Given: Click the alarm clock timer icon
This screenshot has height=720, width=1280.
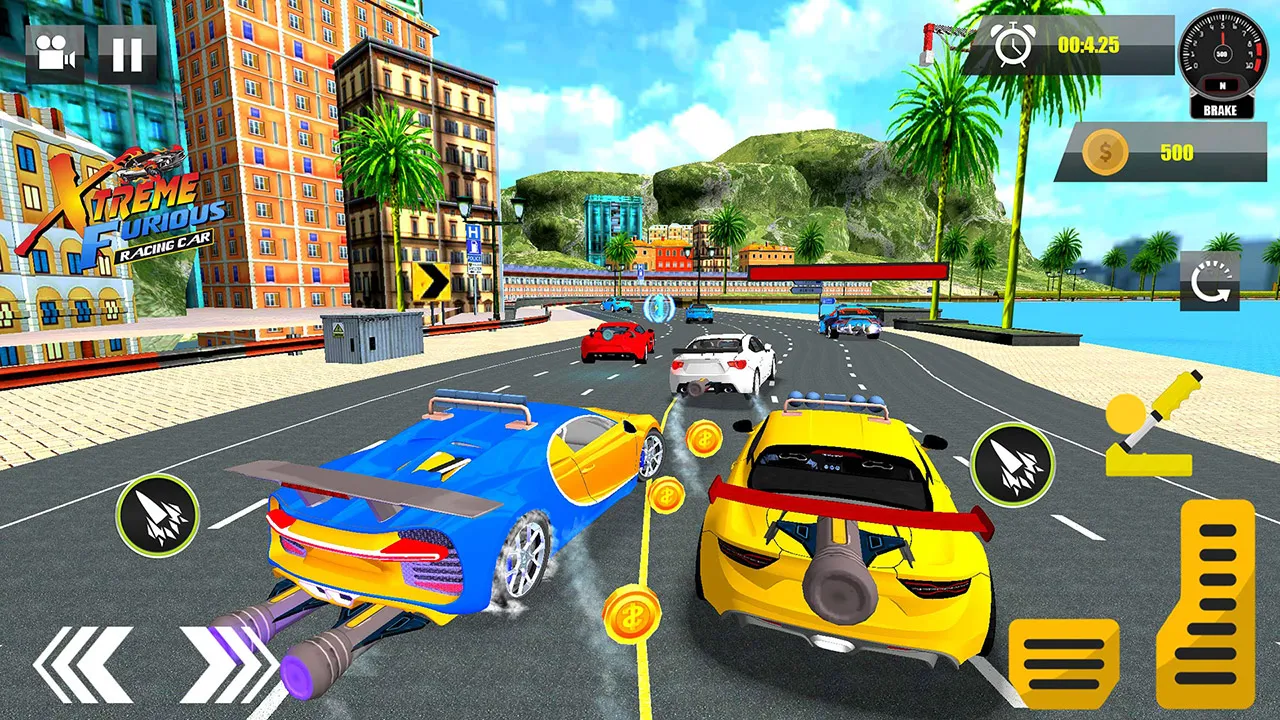Looking at the screenshot, I should pos(1013,45).
